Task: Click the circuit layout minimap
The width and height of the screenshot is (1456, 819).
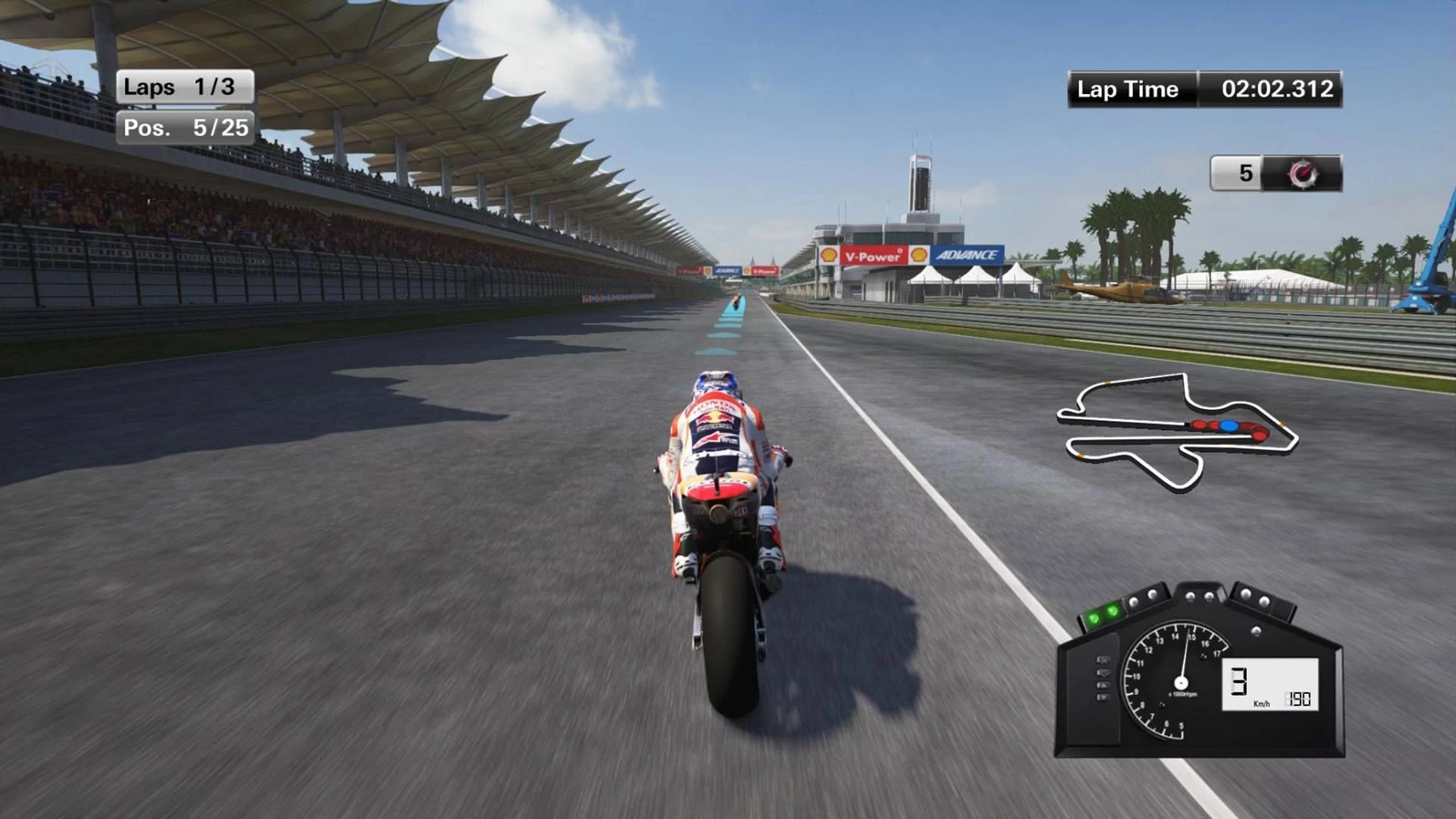Action: pyautogui.click(x=1178, y=431)
